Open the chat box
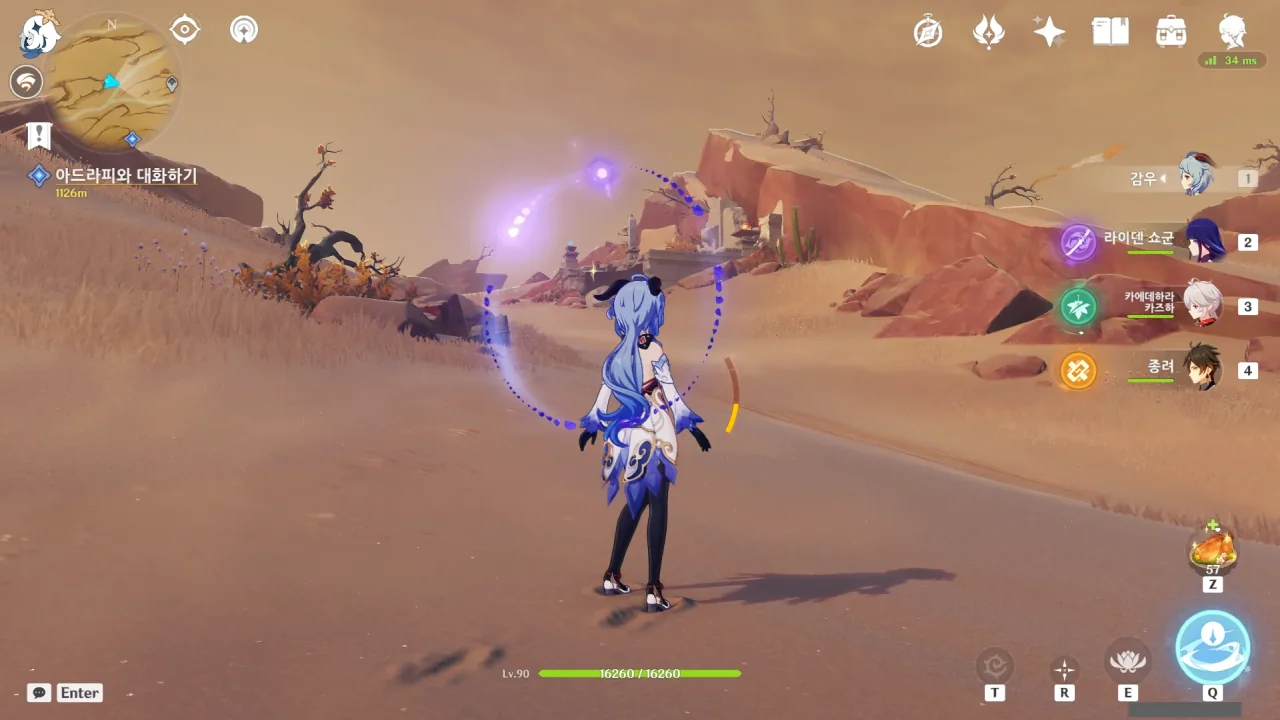 tap(40, 692)
